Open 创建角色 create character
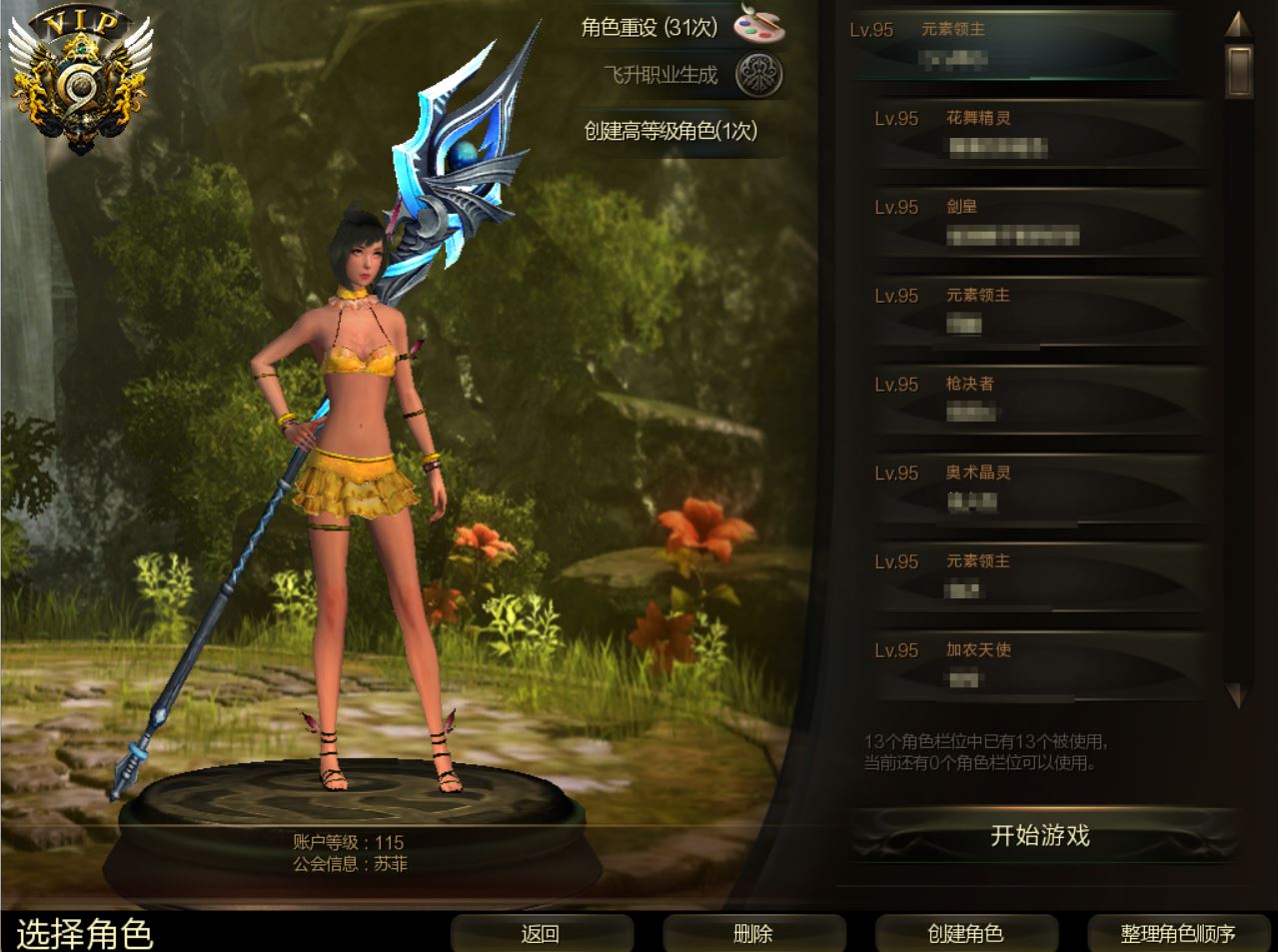 pos(965,933)
